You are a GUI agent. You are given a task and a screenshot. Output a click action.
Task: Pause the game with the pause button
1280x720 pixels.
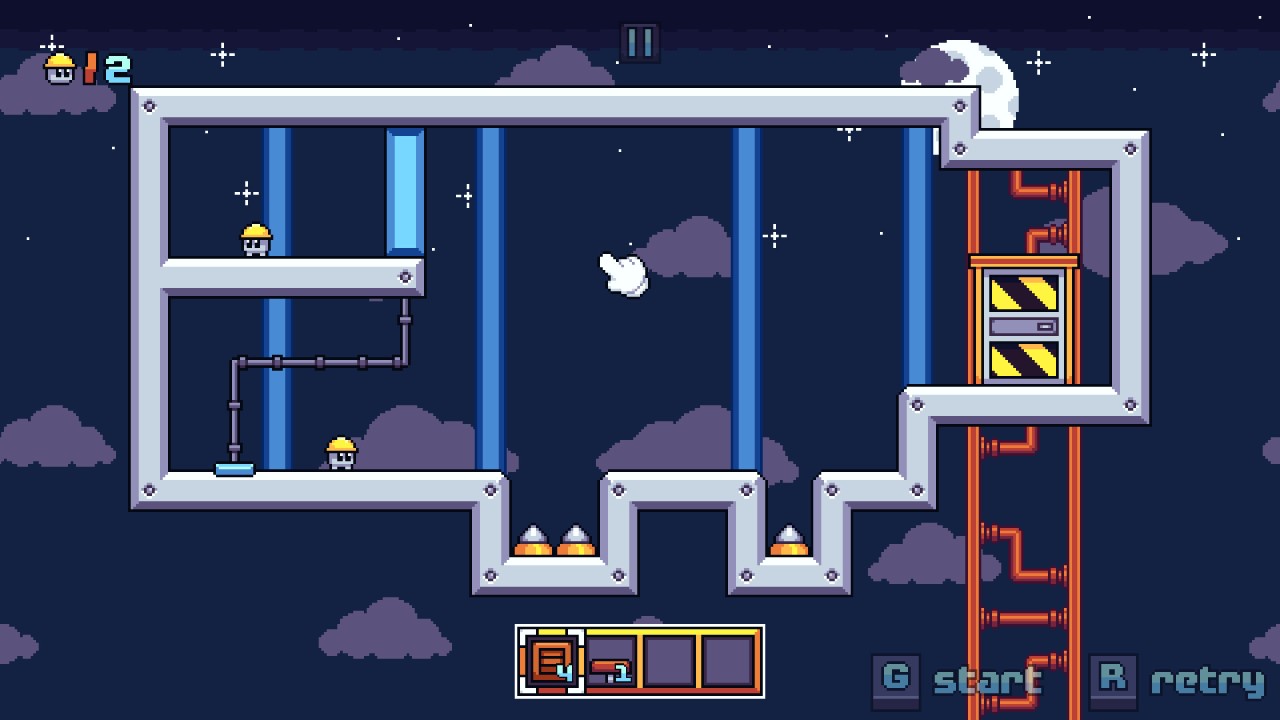(640, 43)
